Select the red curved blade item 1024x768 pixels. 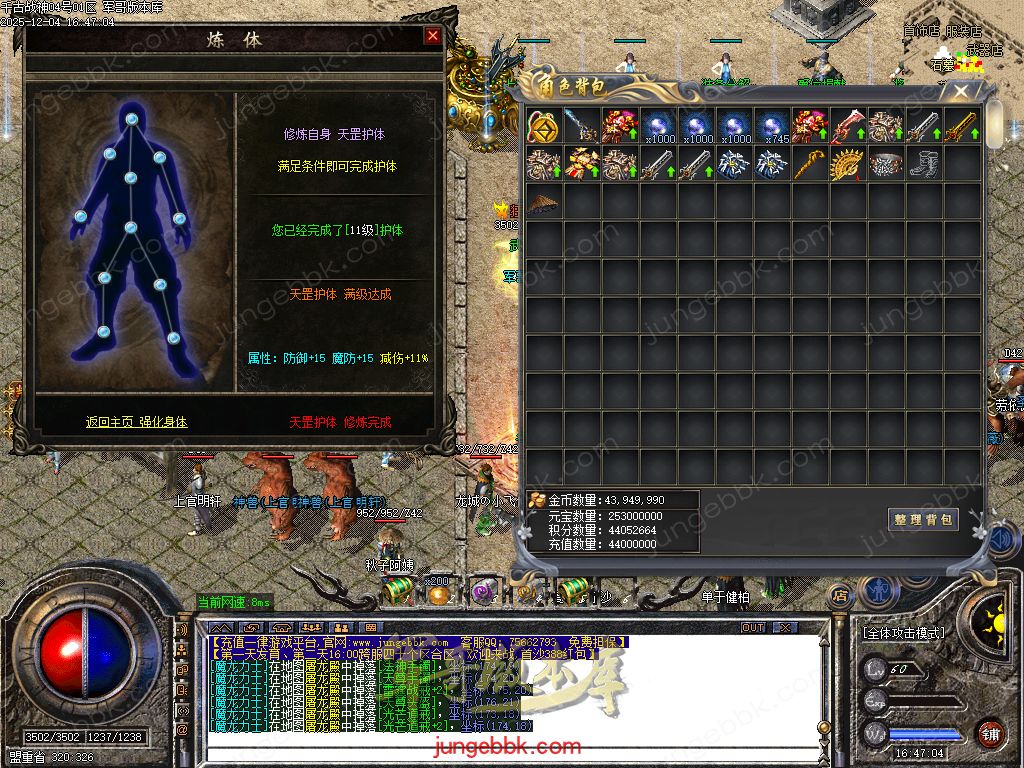tap(847, 126)
